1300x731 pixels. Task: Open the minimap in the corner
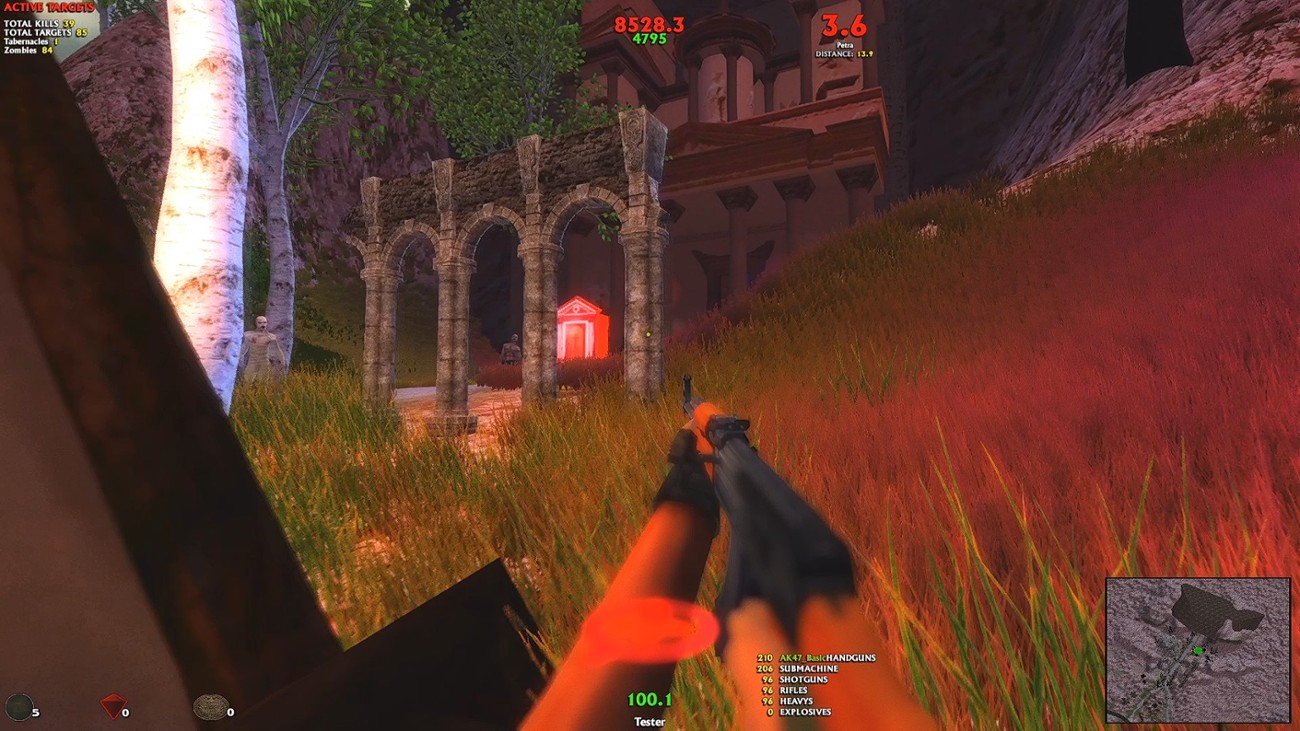click(1200, 650)
